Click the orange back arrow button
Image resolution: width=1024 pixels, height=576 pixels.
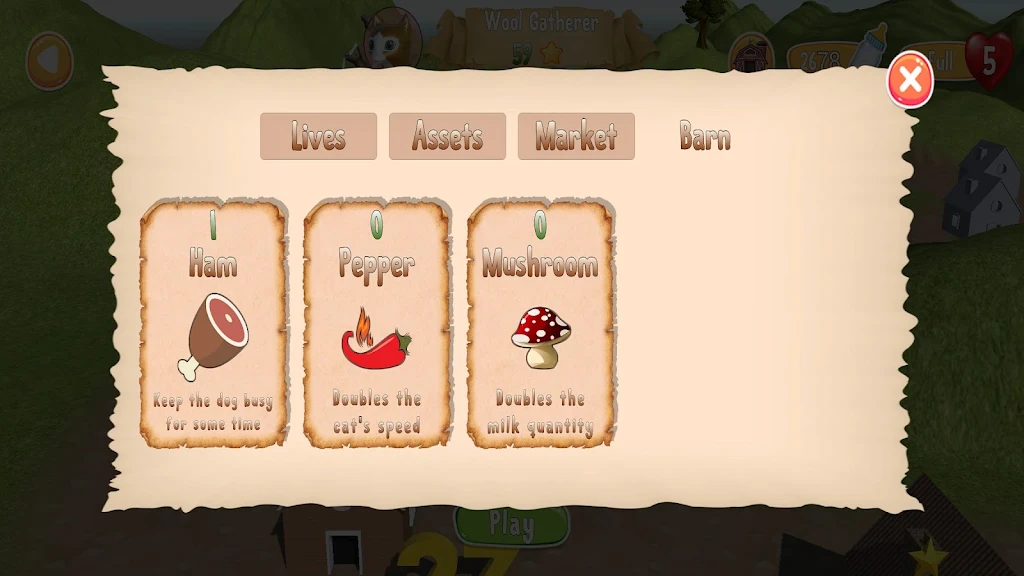pyautogui.click(x=49, y=61)
